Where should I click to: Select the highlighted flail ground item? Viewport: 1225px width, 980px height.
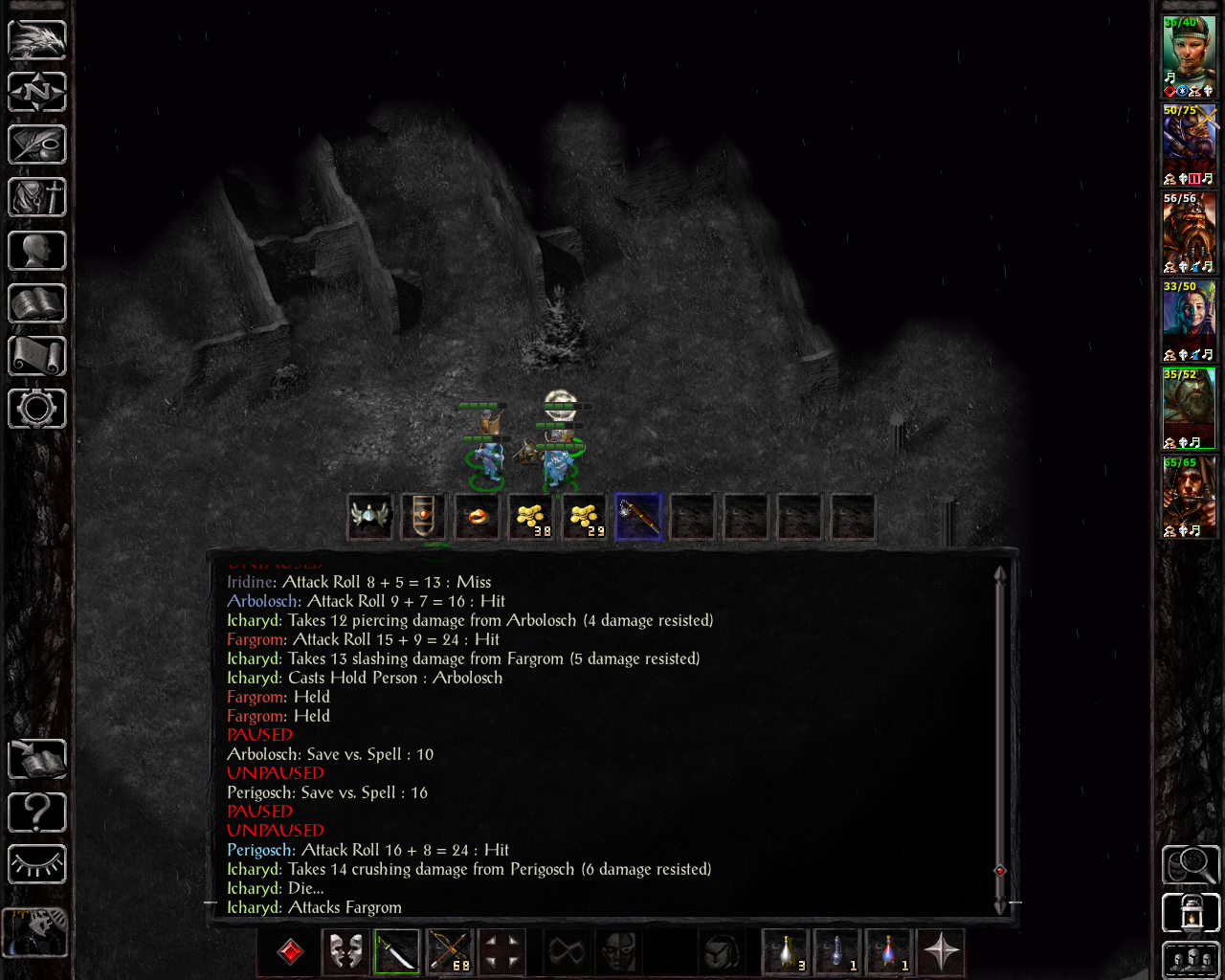click(638, 517)
